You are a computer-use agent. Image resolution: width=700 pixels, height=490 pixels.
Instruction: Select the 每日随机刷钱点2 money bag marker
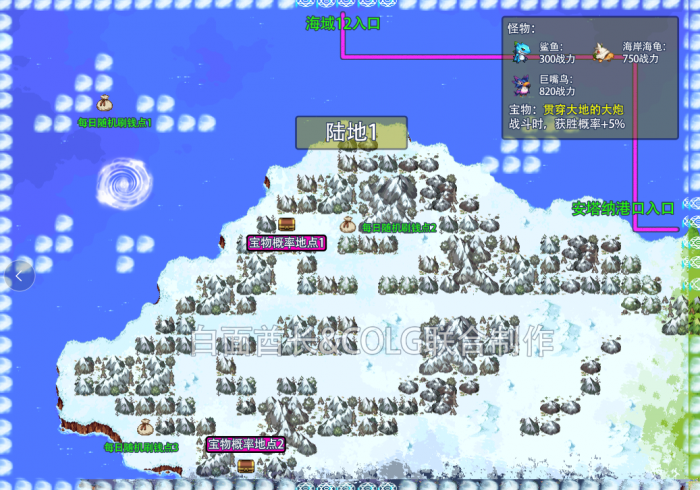(348, 225)
